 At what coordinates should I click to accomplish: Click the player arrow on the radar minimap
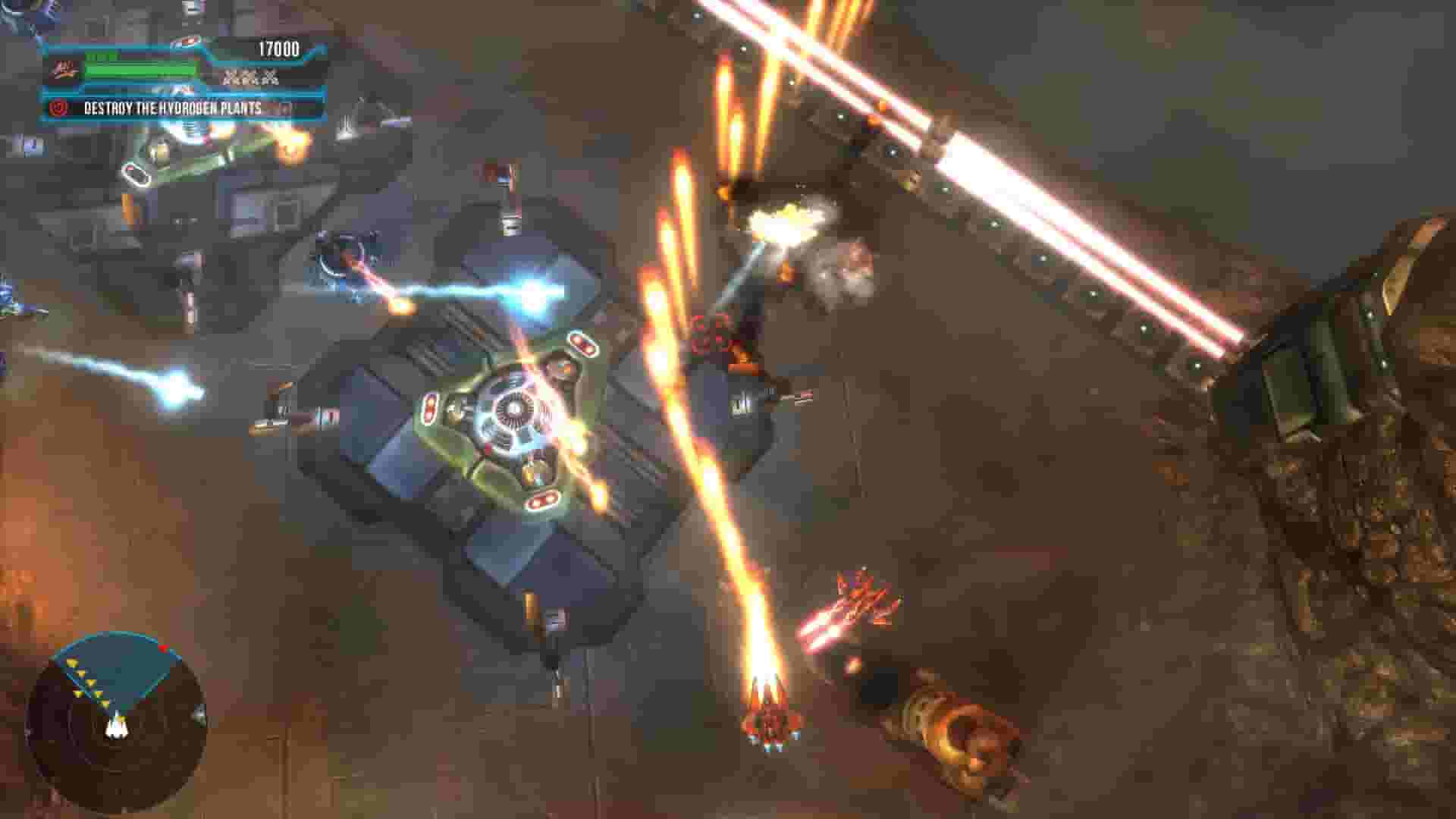[116, 730]
